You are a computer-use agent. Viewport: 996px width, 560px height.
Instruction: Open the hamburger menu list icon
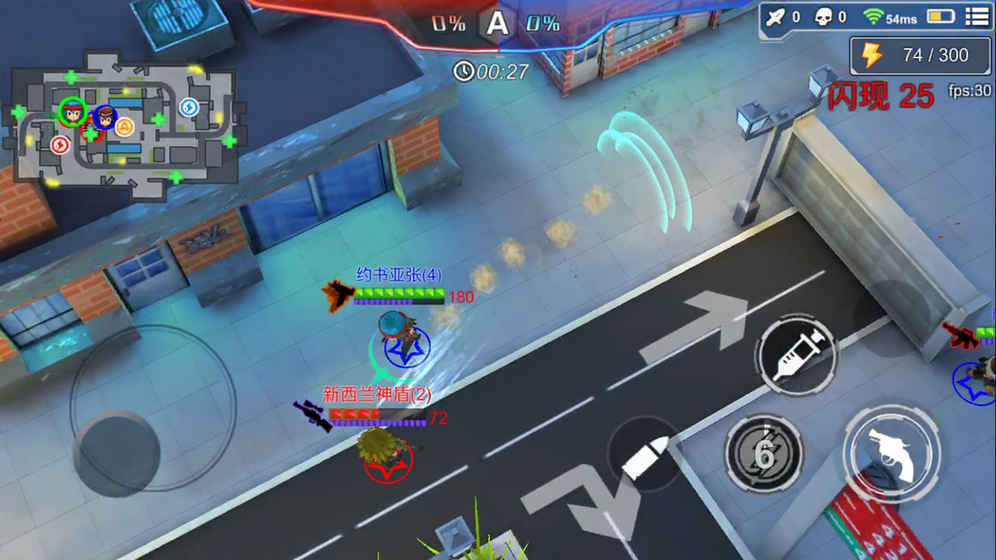[975, 16]
